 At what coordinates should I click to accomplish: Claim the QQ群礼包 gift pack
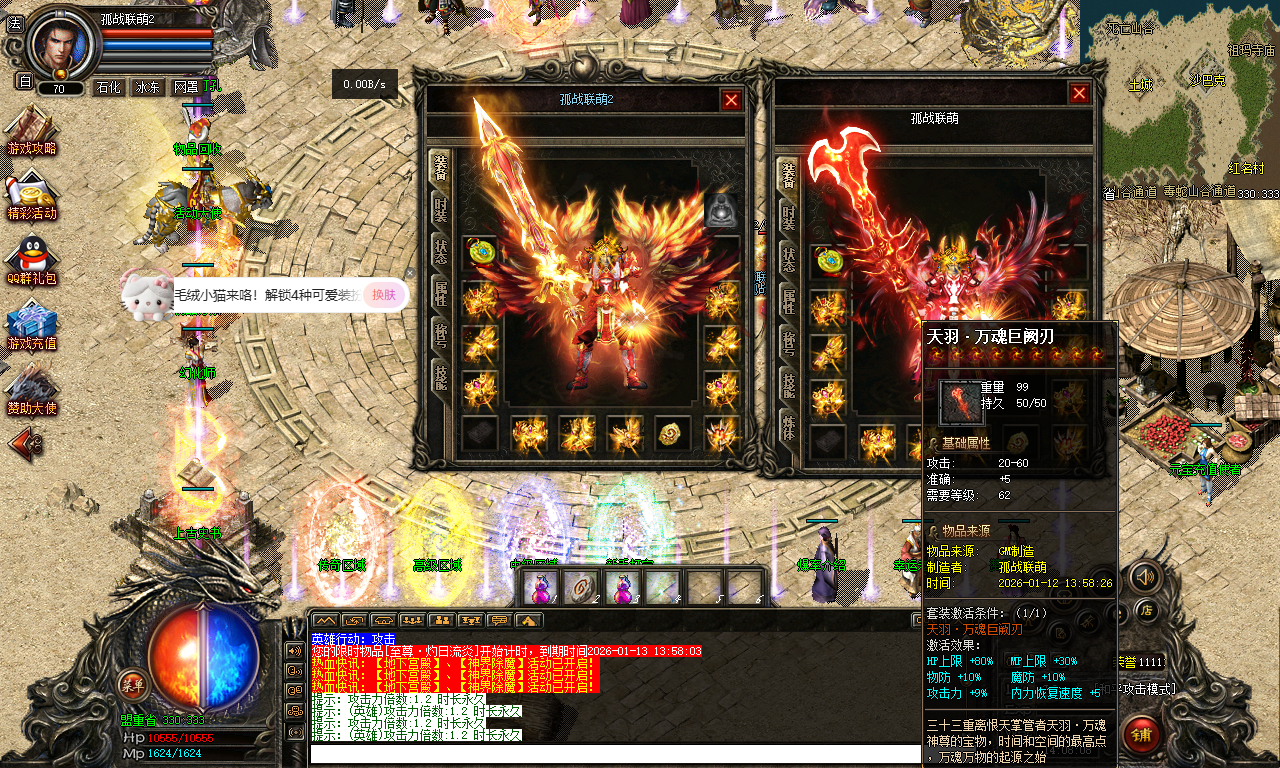point(31,260)
